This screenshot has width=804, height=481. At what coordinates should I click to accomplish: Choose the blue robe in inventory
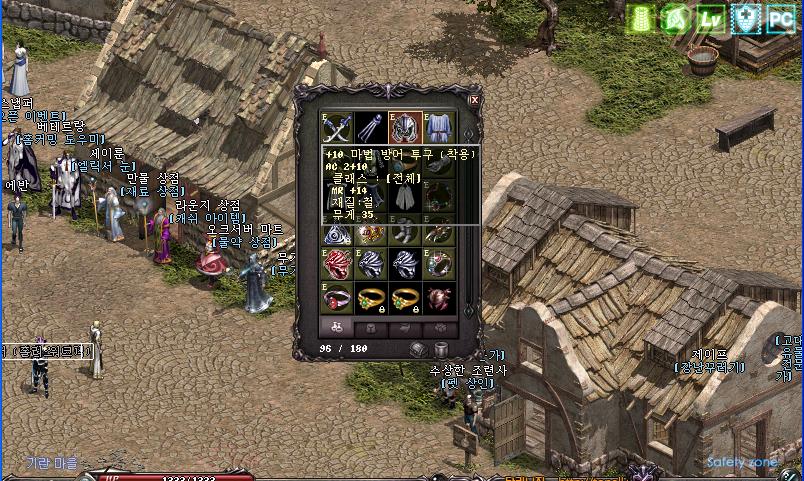click(x=439, y=127)
